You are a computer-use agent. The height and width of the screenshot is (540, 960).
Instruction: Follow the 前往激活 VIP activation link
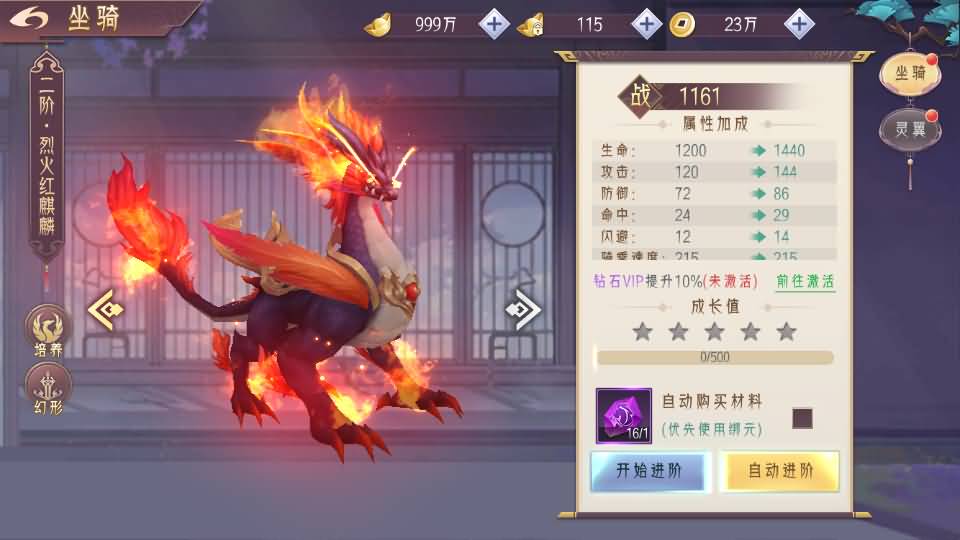(x=805, y=281)
